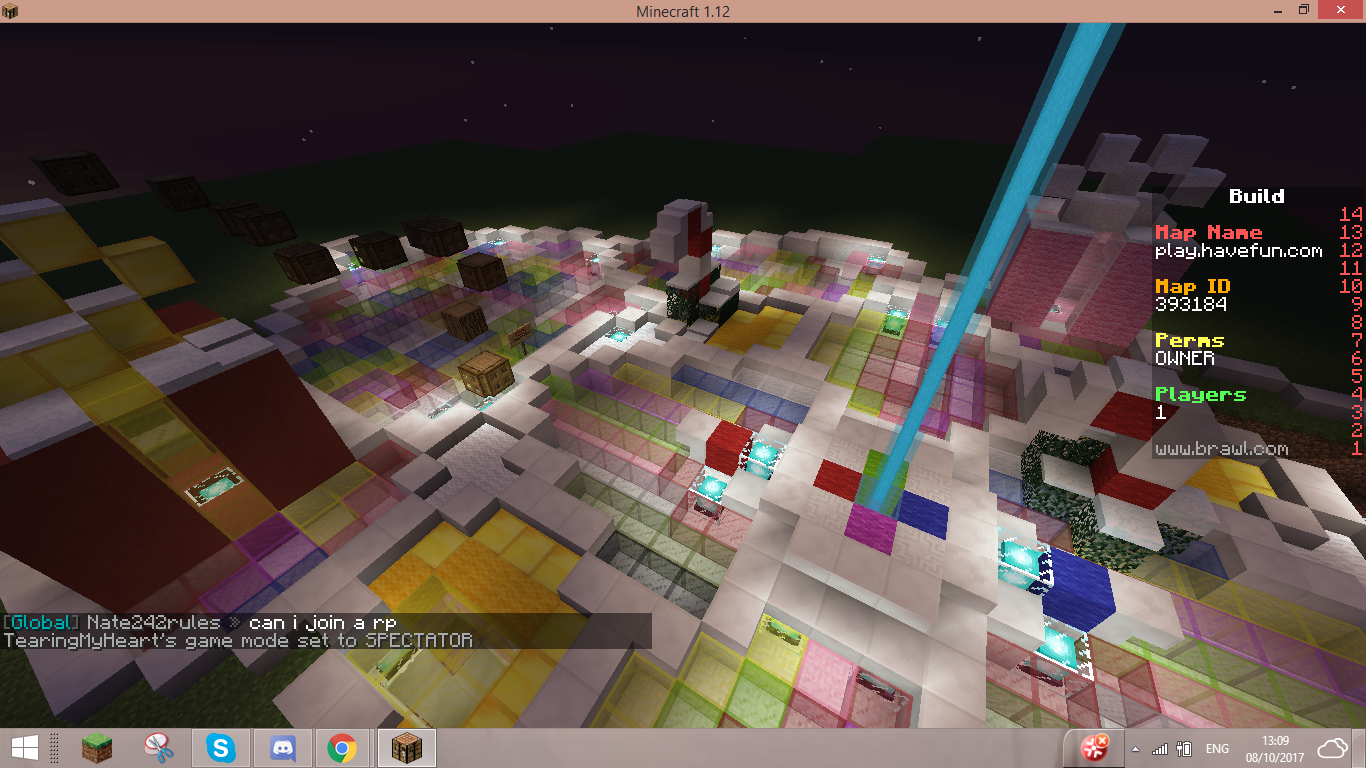Click Nate242rules's name in the chat
The image size is (1366, 768).
click(153, 623)
